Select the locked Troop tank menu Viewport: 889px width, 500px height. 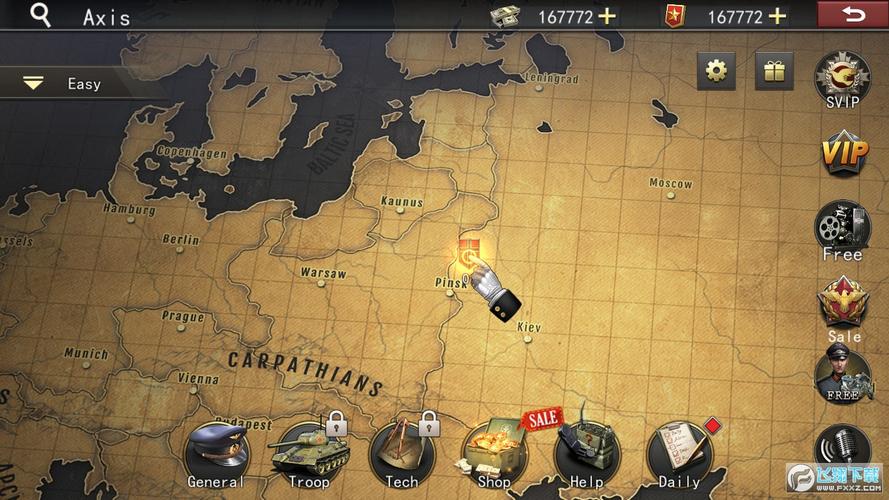[308, 455]
